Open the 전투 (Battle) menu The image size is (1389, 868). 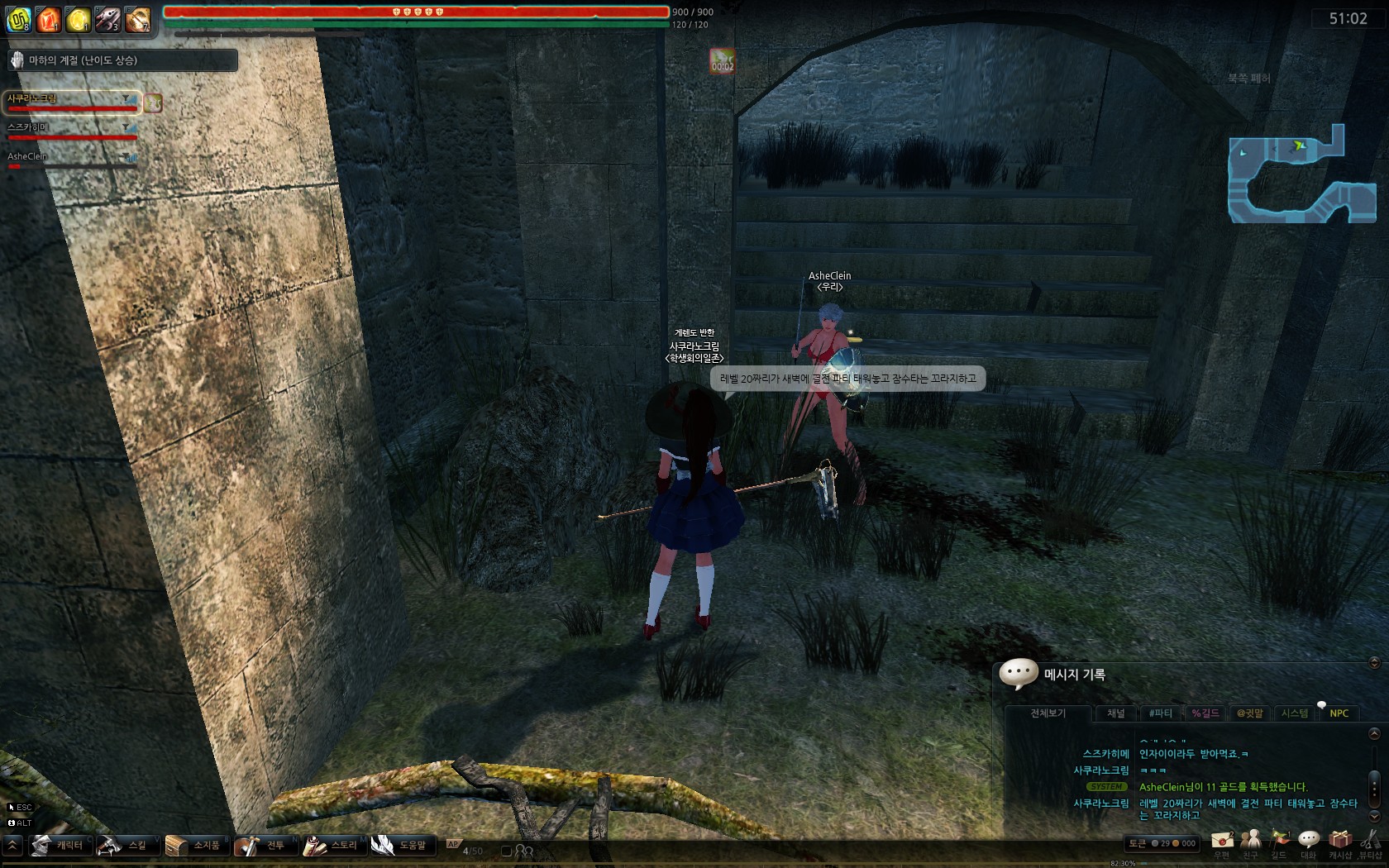click(264, 845)
